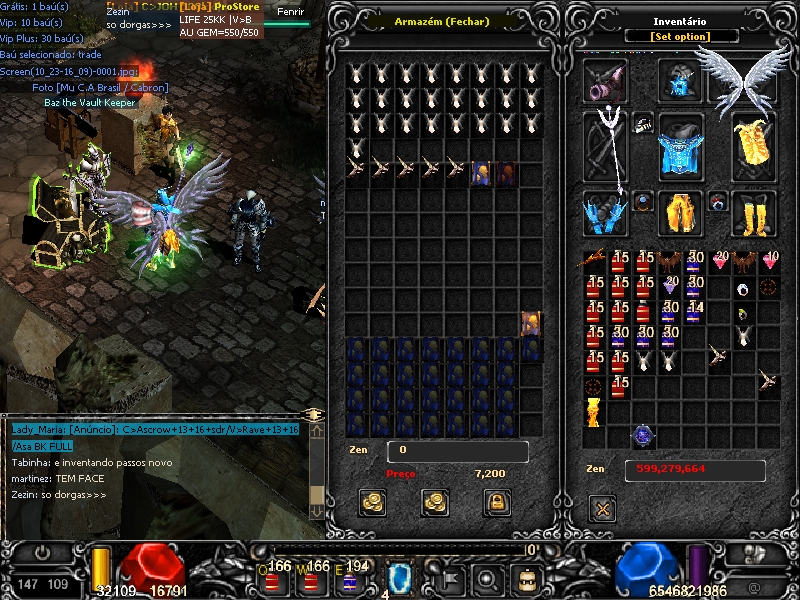The image size is (800, 600).
Task: Close the inventory with the X button
Action: pos(603,508)
